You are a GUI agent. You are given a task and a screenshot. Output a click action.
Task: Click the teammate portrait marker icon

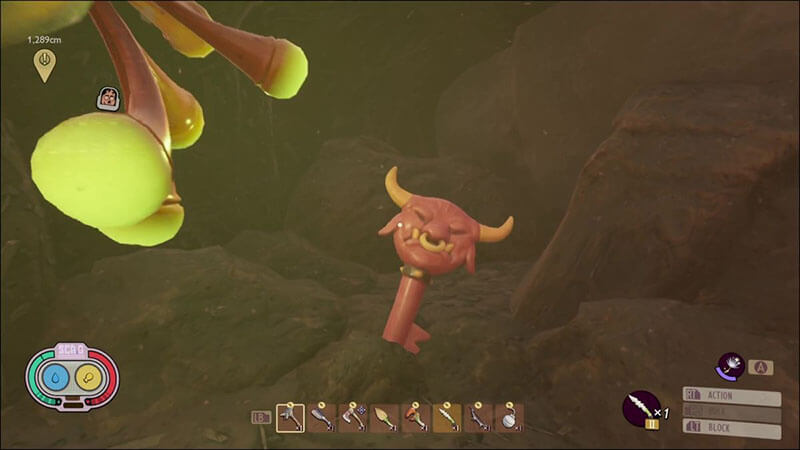coord(108,98)
